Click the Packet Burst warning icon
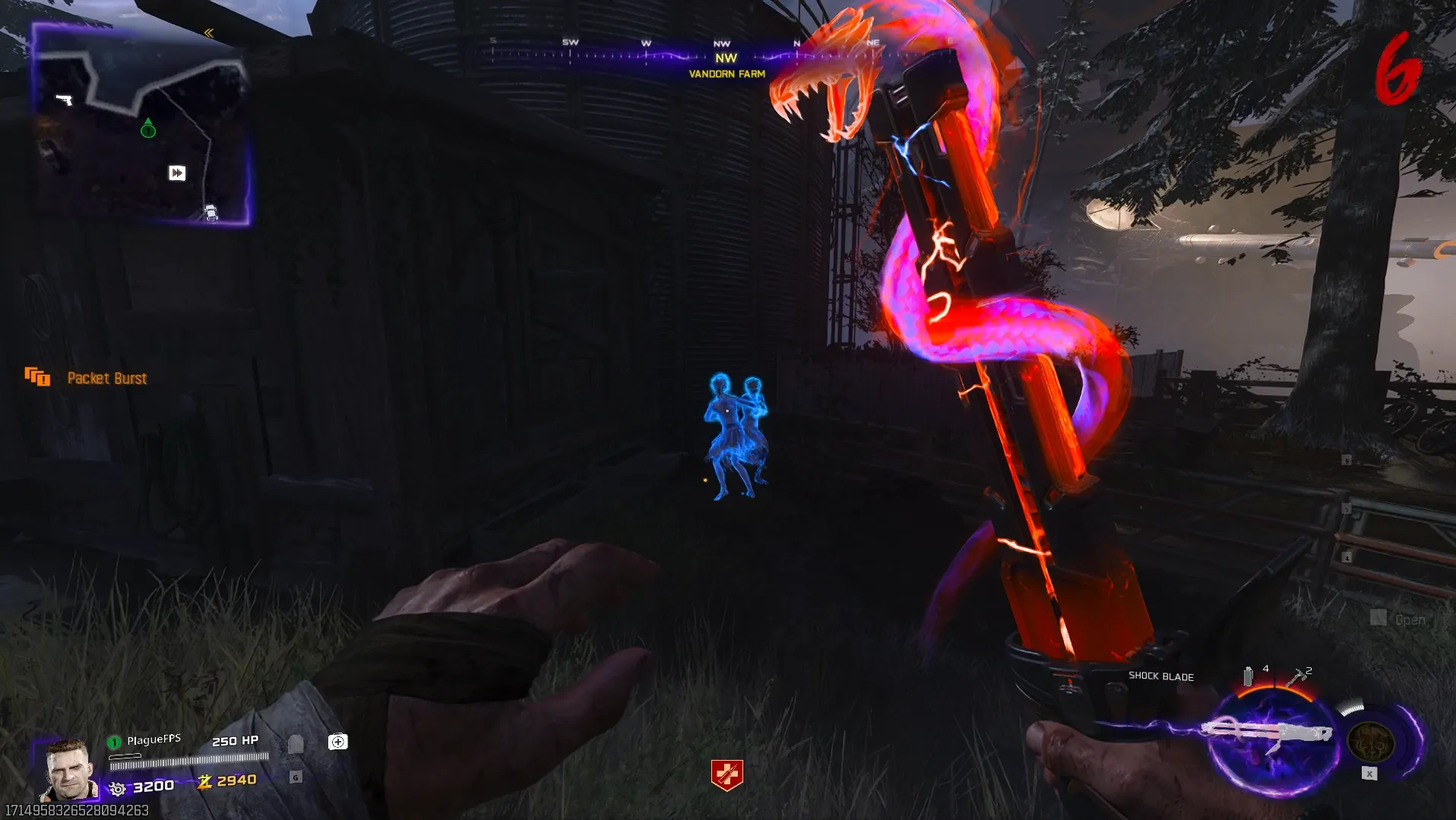This screenshot has width=1456, height=820. point(37,377)
